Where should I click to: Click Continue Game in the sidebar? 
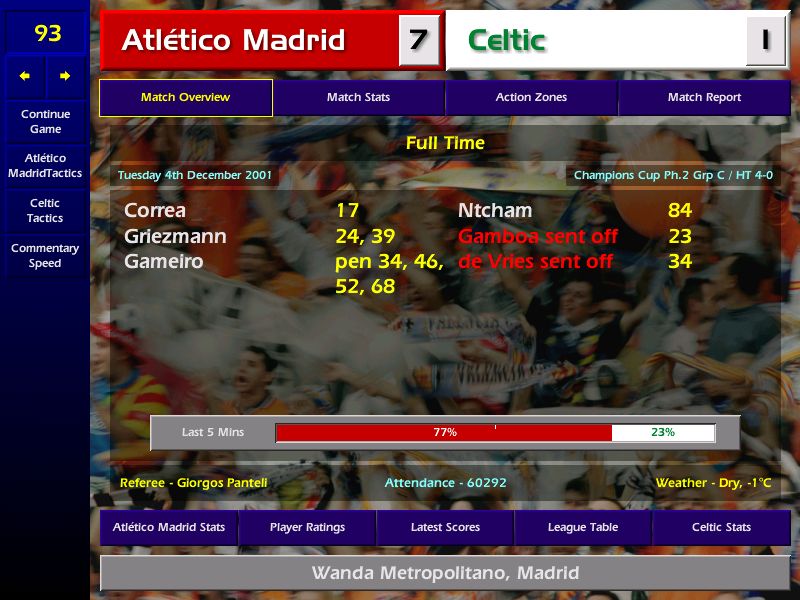pos(45,122)
